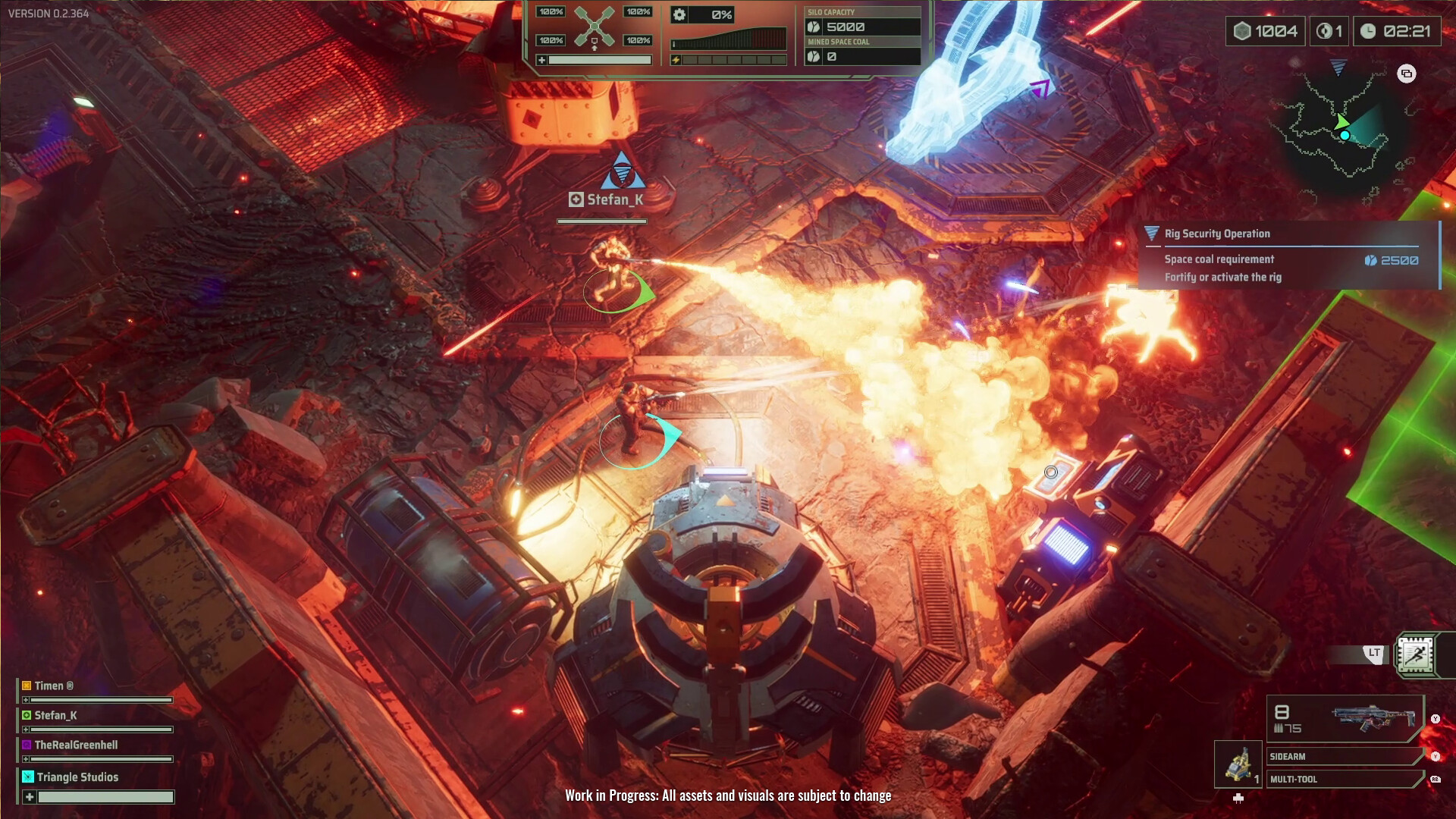Click the rig gear progress icon
Image resolution: width=1456 pixels, height=819 pixels.
coord(679,14)
